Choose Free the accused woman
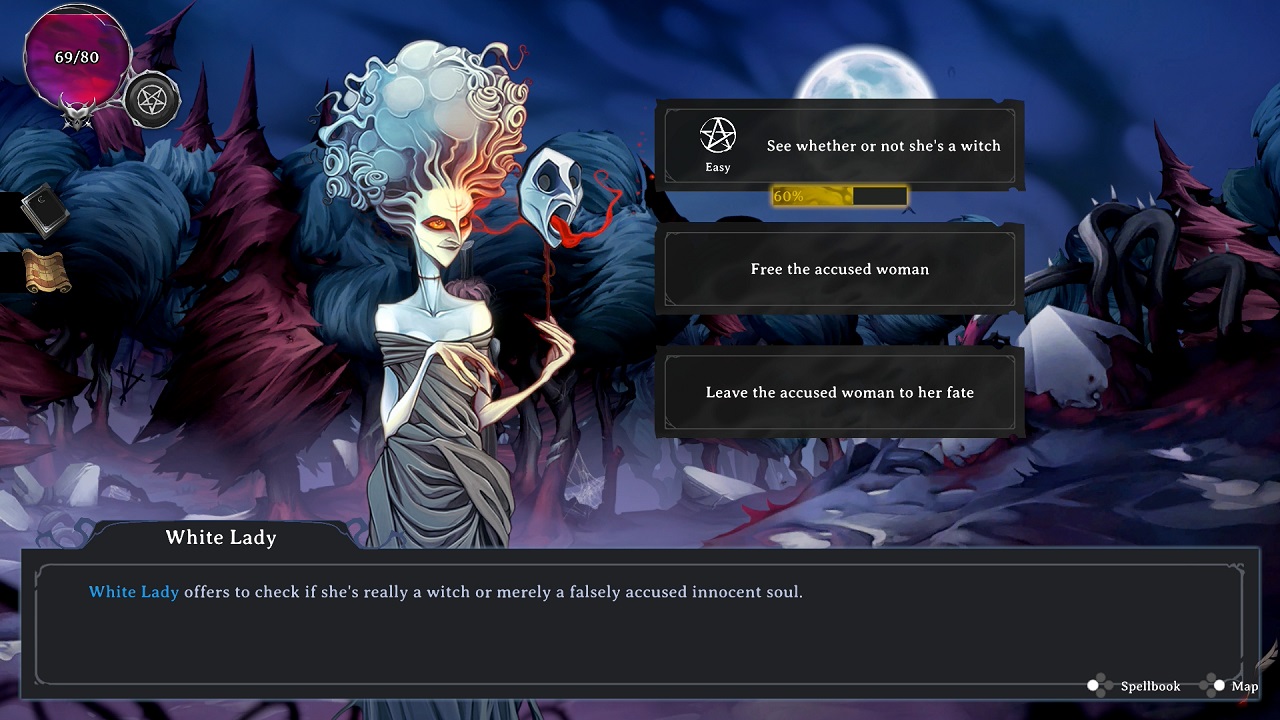1280x720 pixels. coord(838,269)
